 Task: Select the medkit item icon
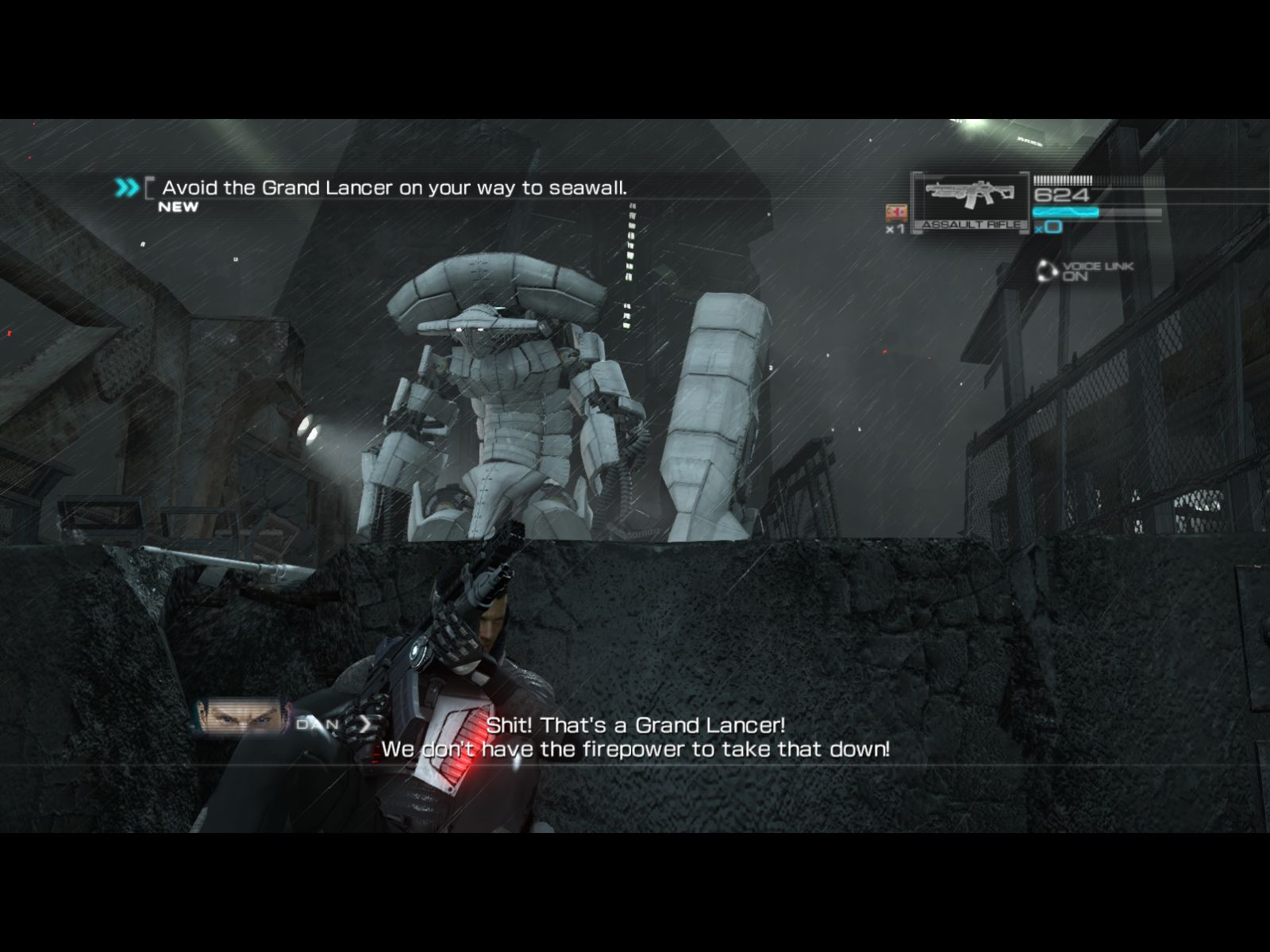896,213
